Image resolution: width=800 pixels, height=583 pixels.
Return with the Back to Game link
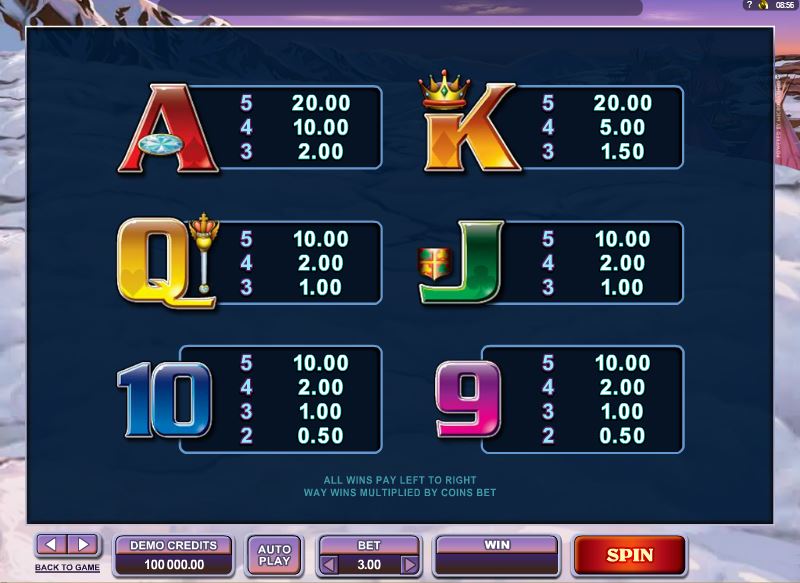point(67,567)
